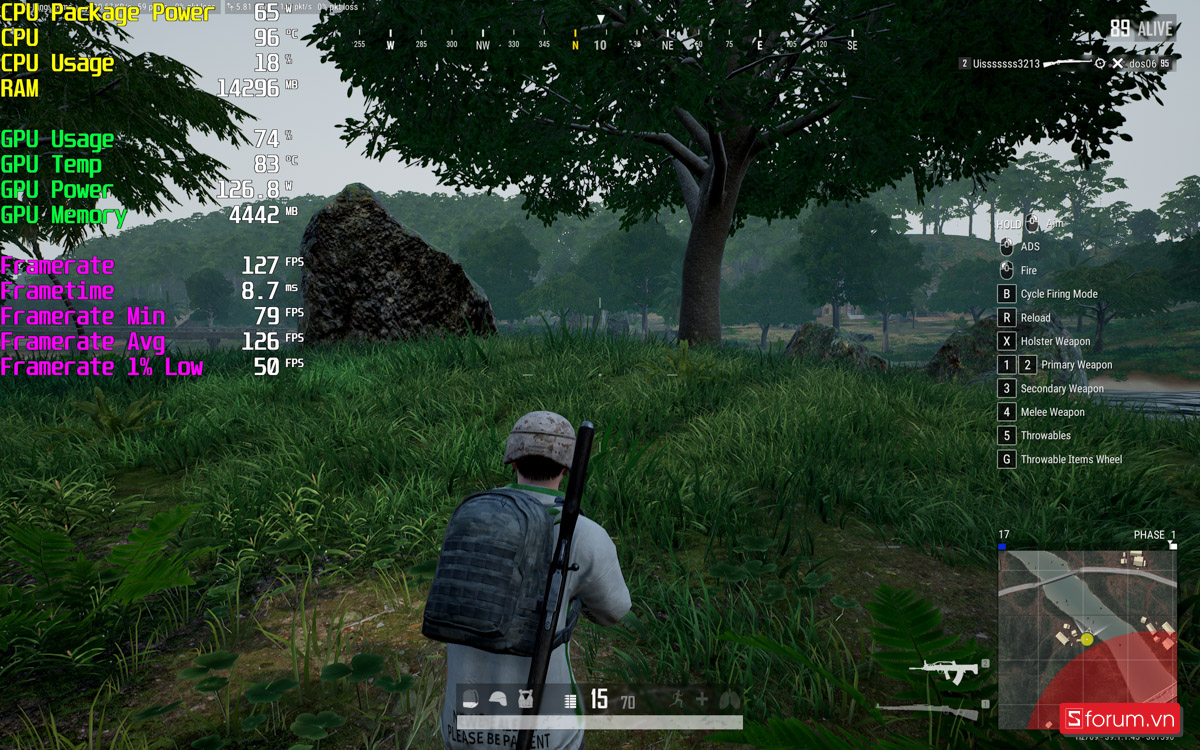
Task: Click the lungs breath icon
Action: (729, 701)
